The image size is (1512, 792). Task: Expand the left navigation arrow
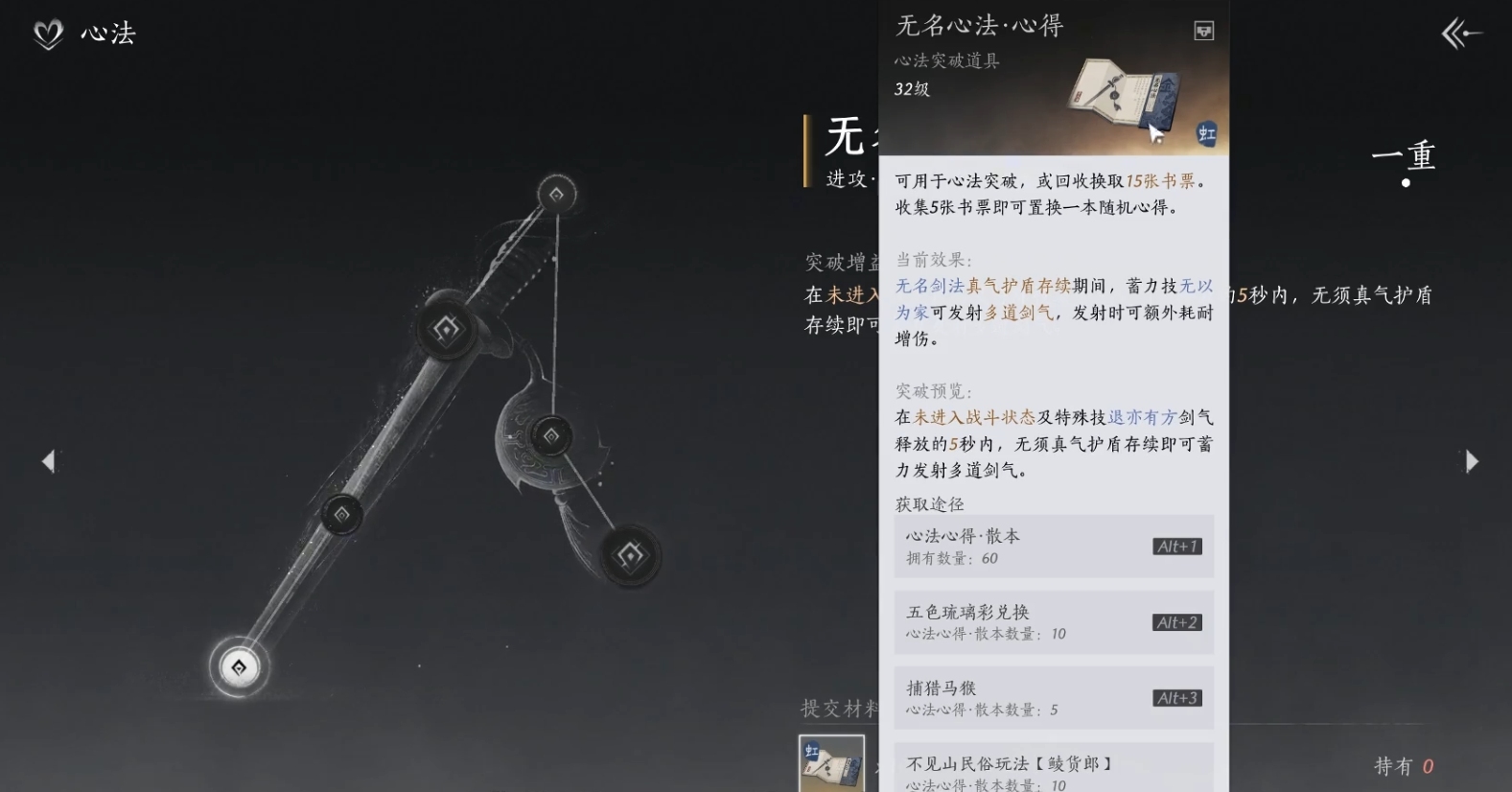coord(48,461)
